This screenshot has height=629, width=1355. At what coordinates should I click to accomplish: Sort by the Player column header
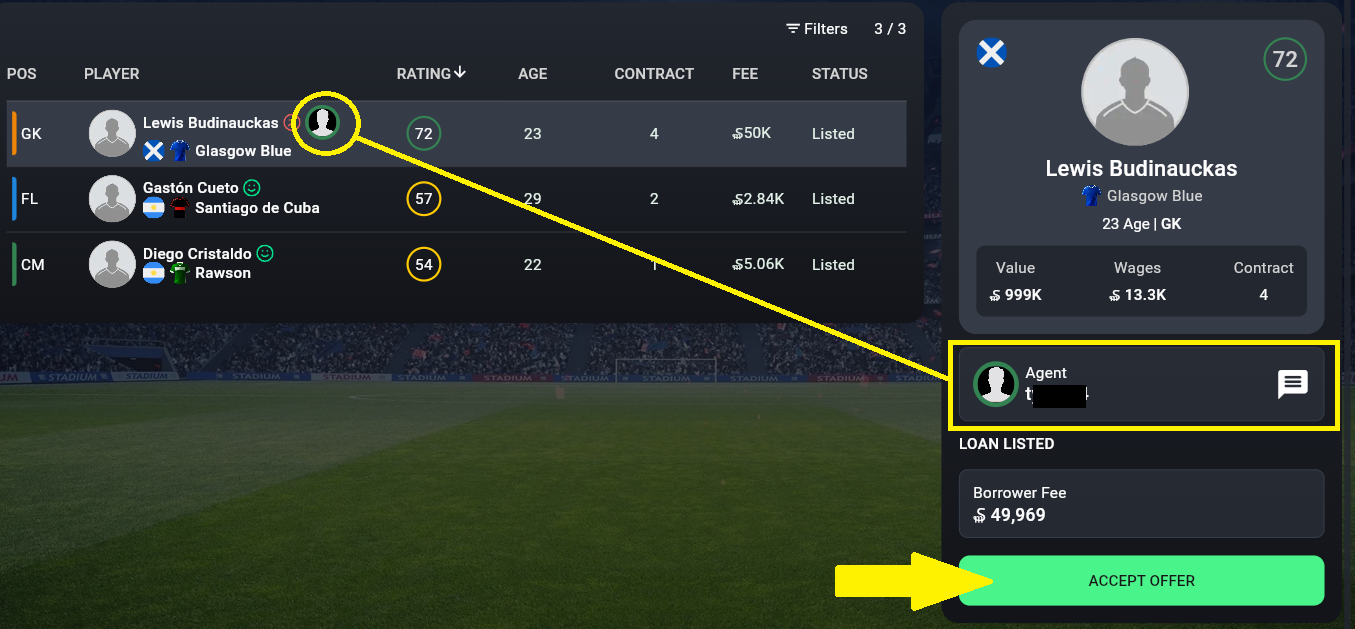[112, 74]
